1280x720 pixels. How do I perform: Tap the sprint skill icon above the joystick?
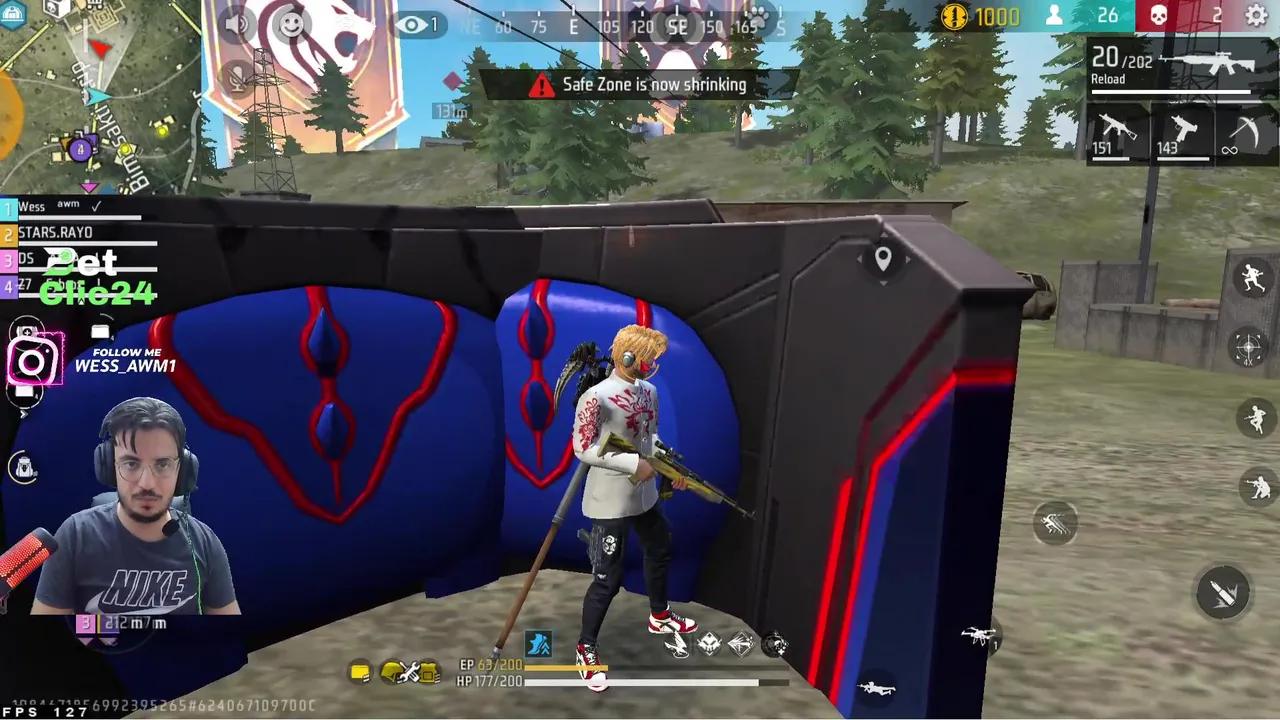tap(1055, 522)
